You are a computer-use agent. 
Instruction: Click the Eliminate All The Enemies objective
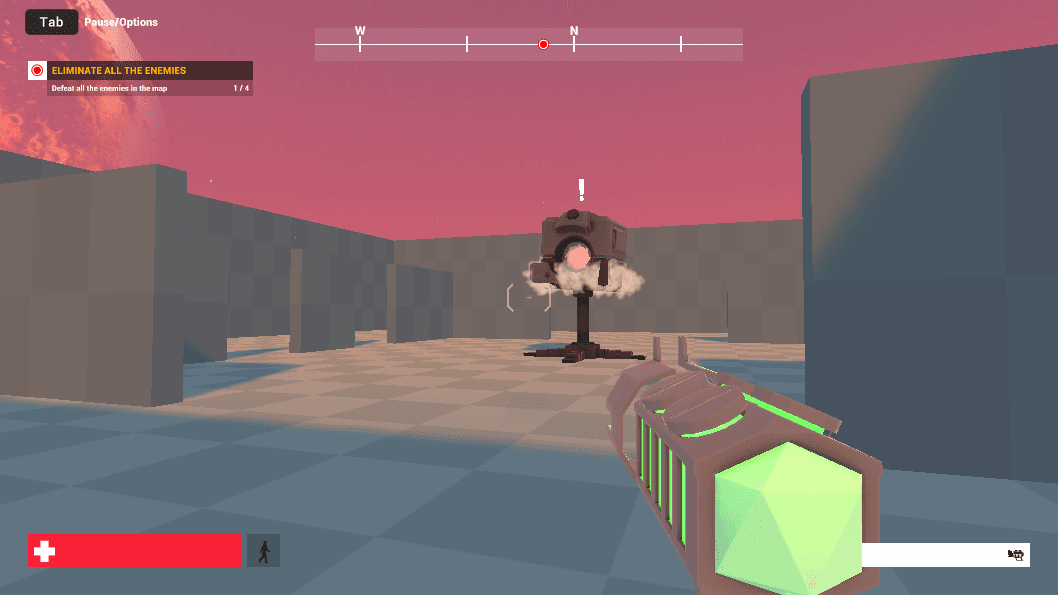(118, 71)
